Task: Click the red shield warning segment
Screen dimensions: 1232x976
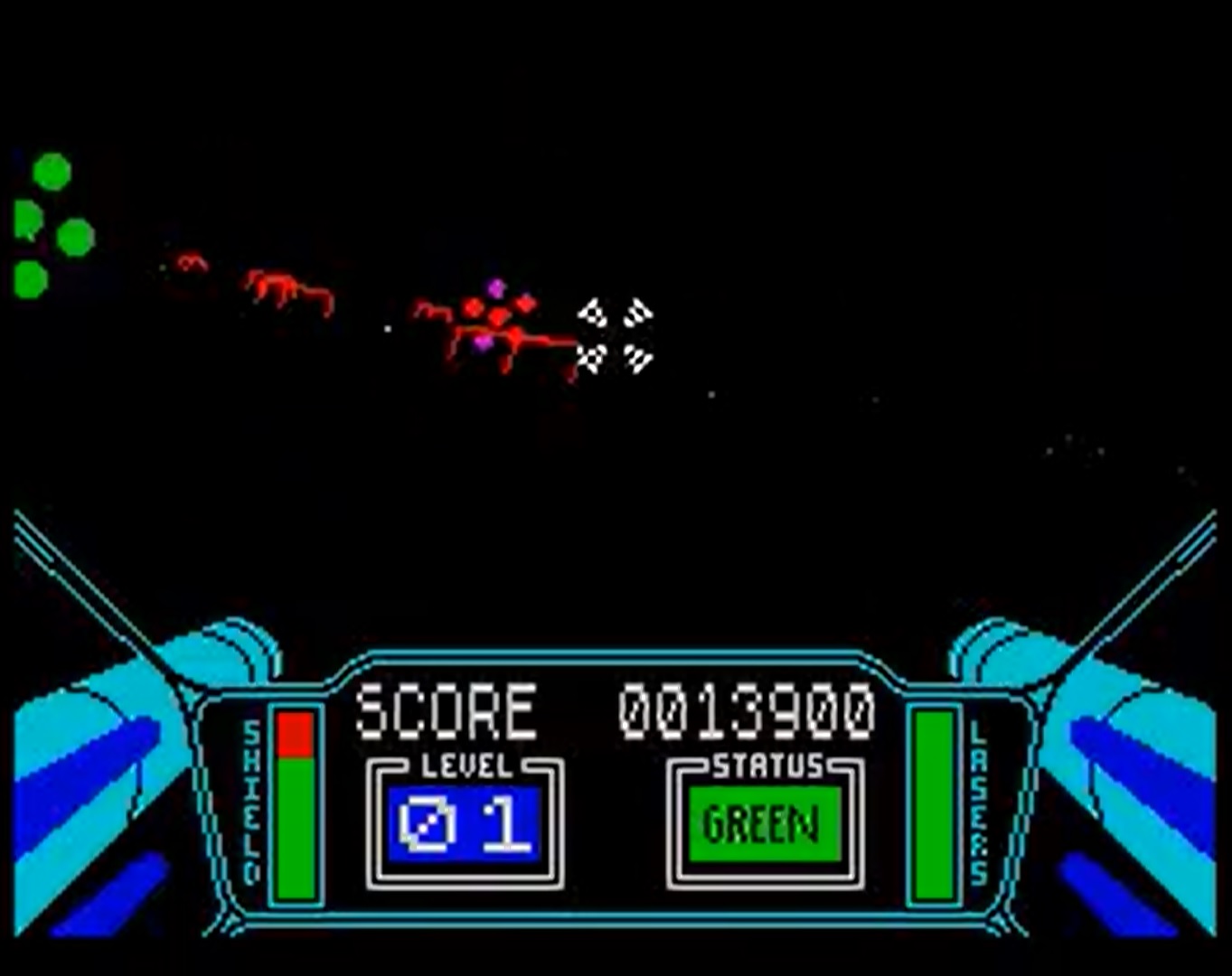Action: click(x=295, y=732)
